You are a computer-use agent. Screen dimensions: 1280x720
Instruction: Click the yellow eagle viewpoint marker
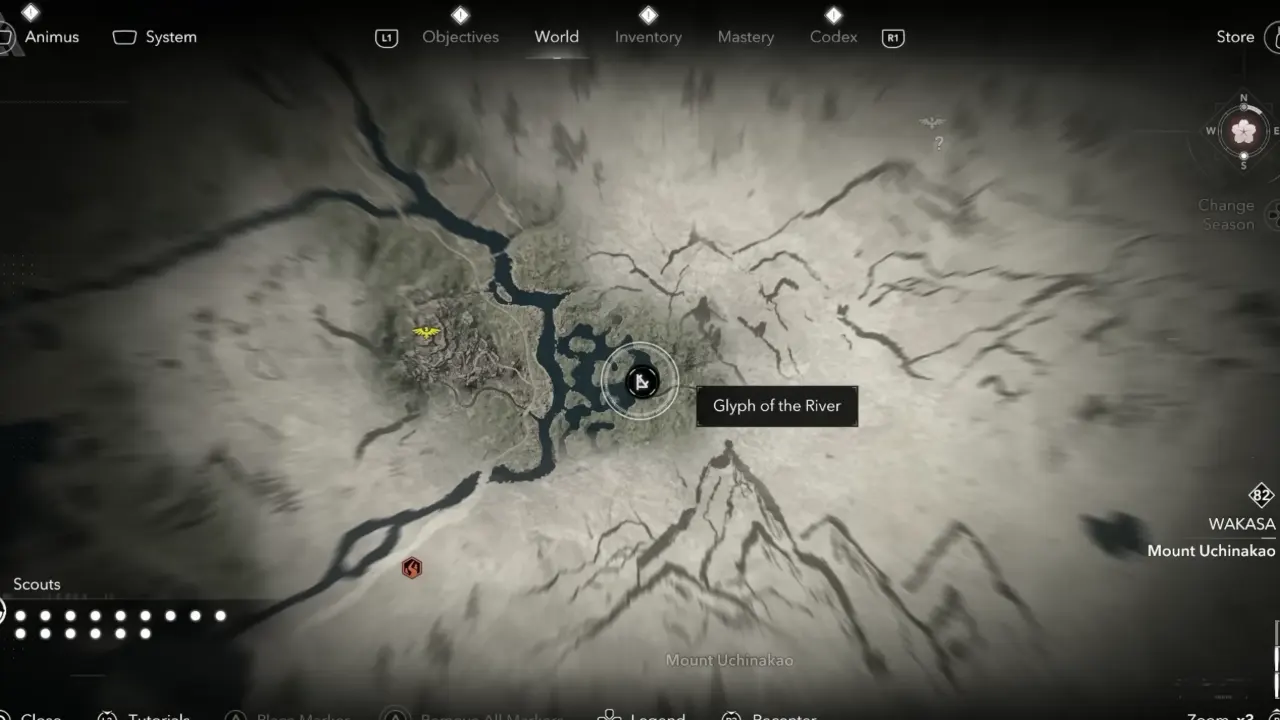click(427, 332)
